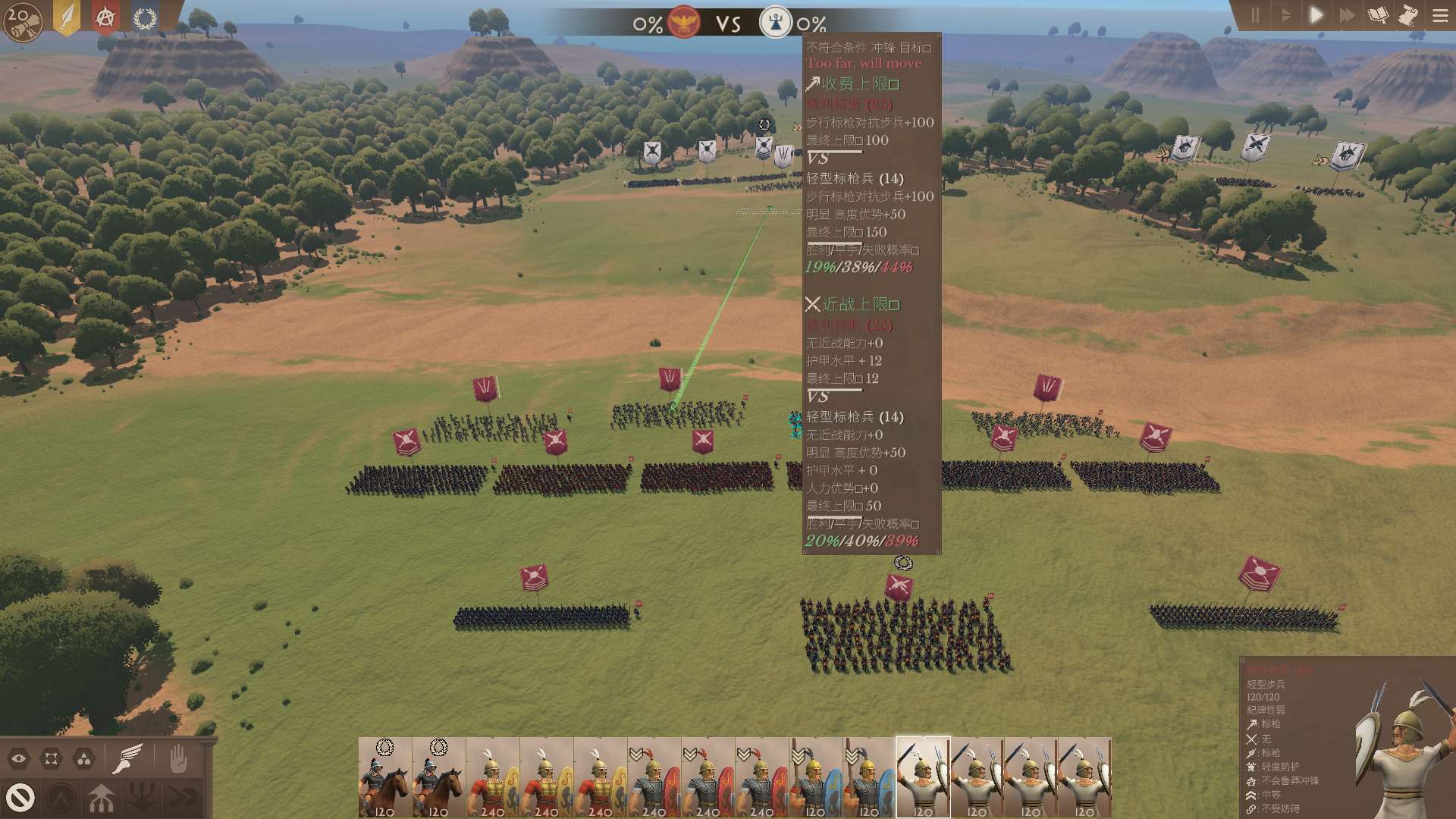Click the white prohibition circle button
This screenshot has height=819, width=1456.
pyautogui.click(x=20, y=797)
